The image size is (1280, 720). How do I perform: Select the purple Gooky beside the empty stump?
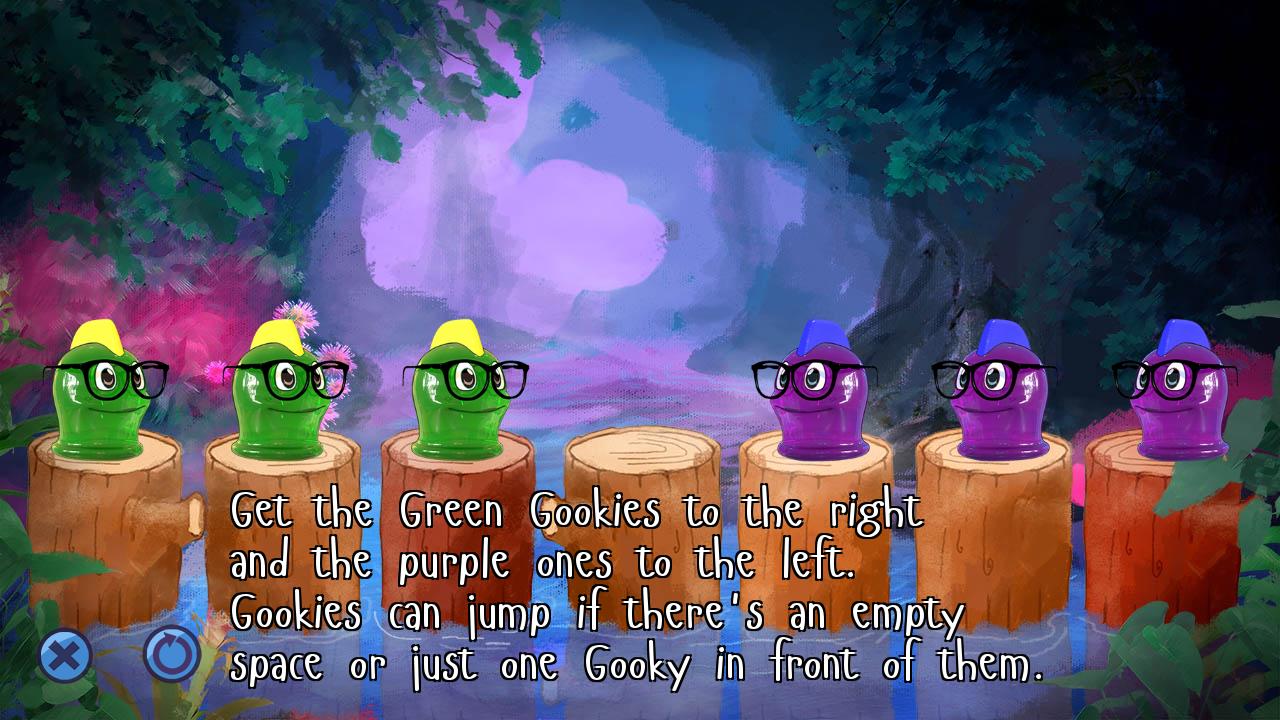pos(814,395)
